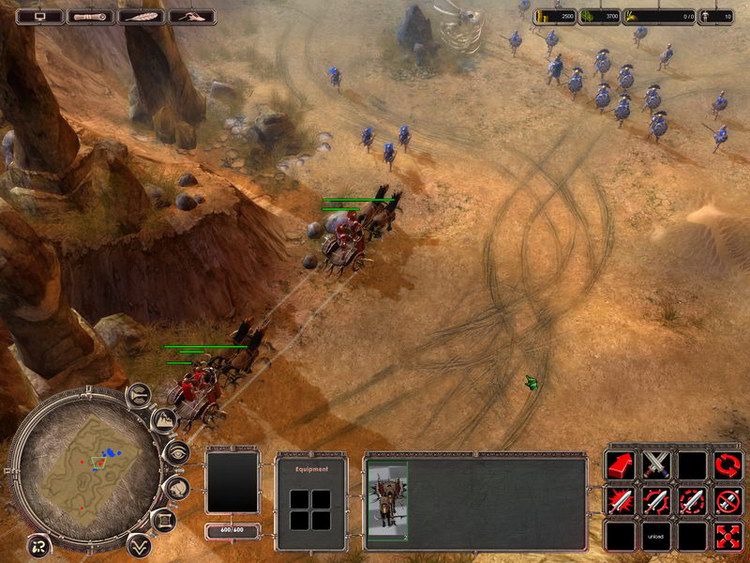Click the horn icon atop minimap
The height and width of the screenshot is (563, 750).
pyautogui.click(x=139, y=394)
